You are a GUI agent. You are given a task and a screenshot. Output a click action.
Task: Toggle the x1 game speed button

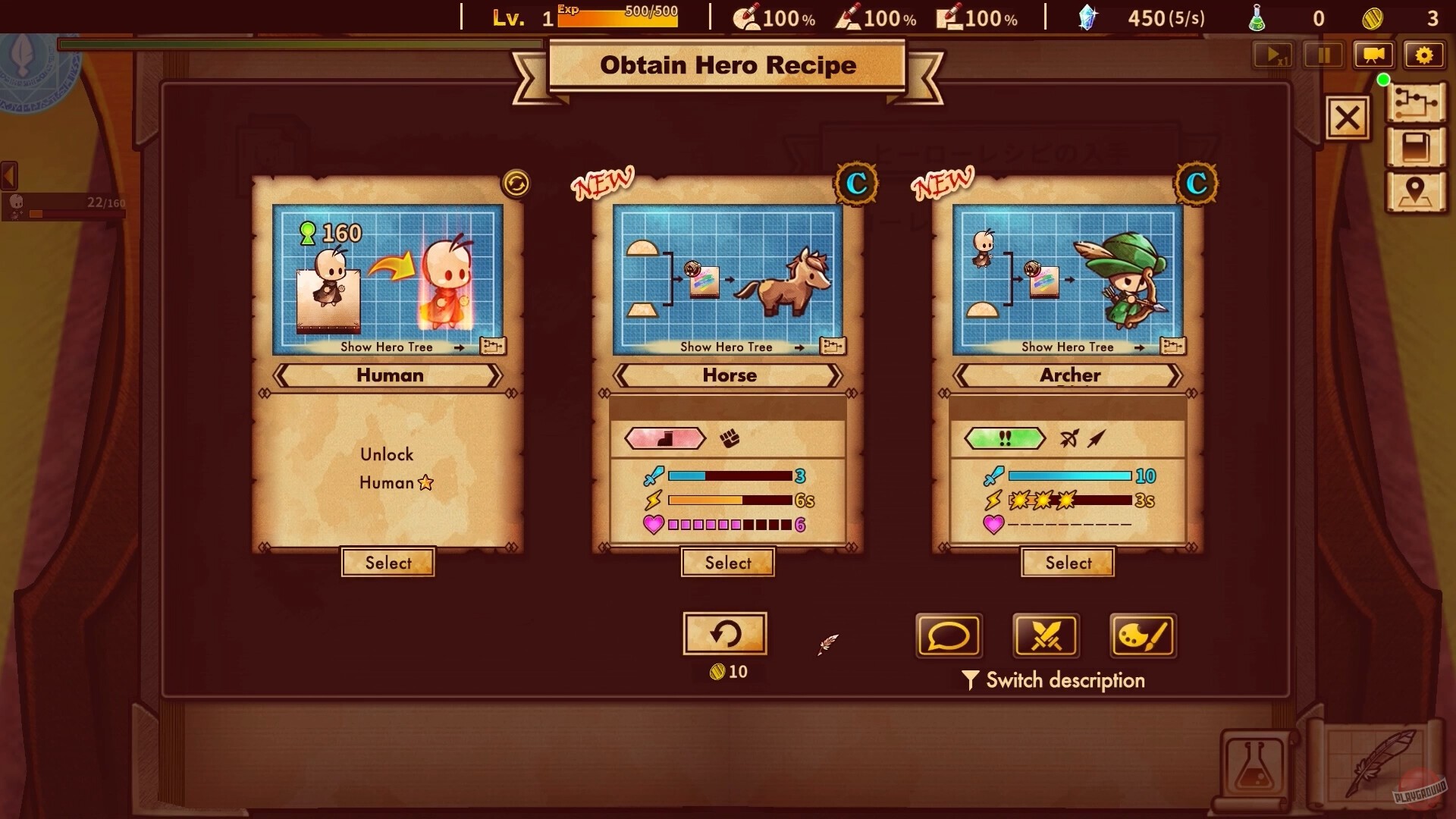point(1273,55)
